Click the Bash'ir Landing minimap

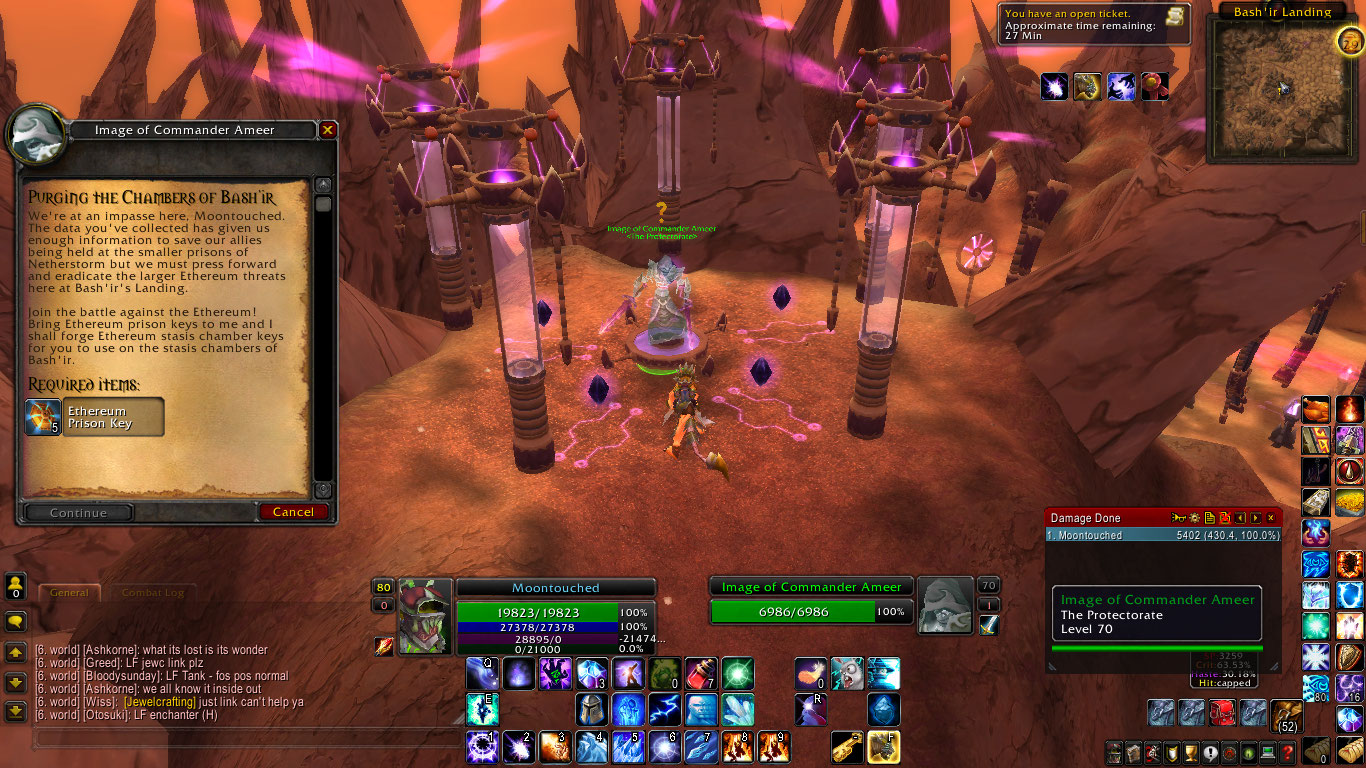[x=1282, y=89]
